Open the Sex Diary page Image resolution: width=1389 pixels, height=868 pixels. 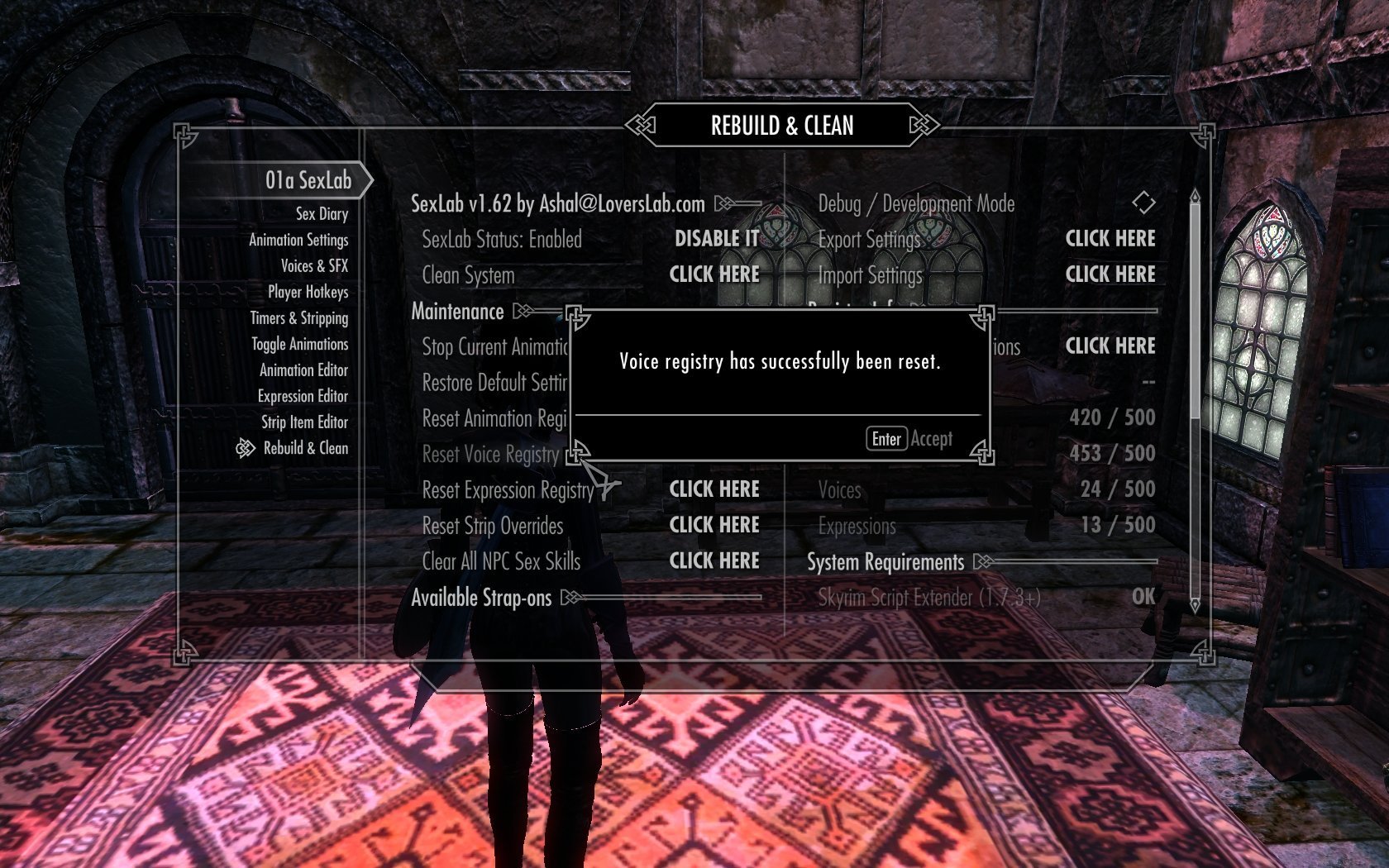322,214
